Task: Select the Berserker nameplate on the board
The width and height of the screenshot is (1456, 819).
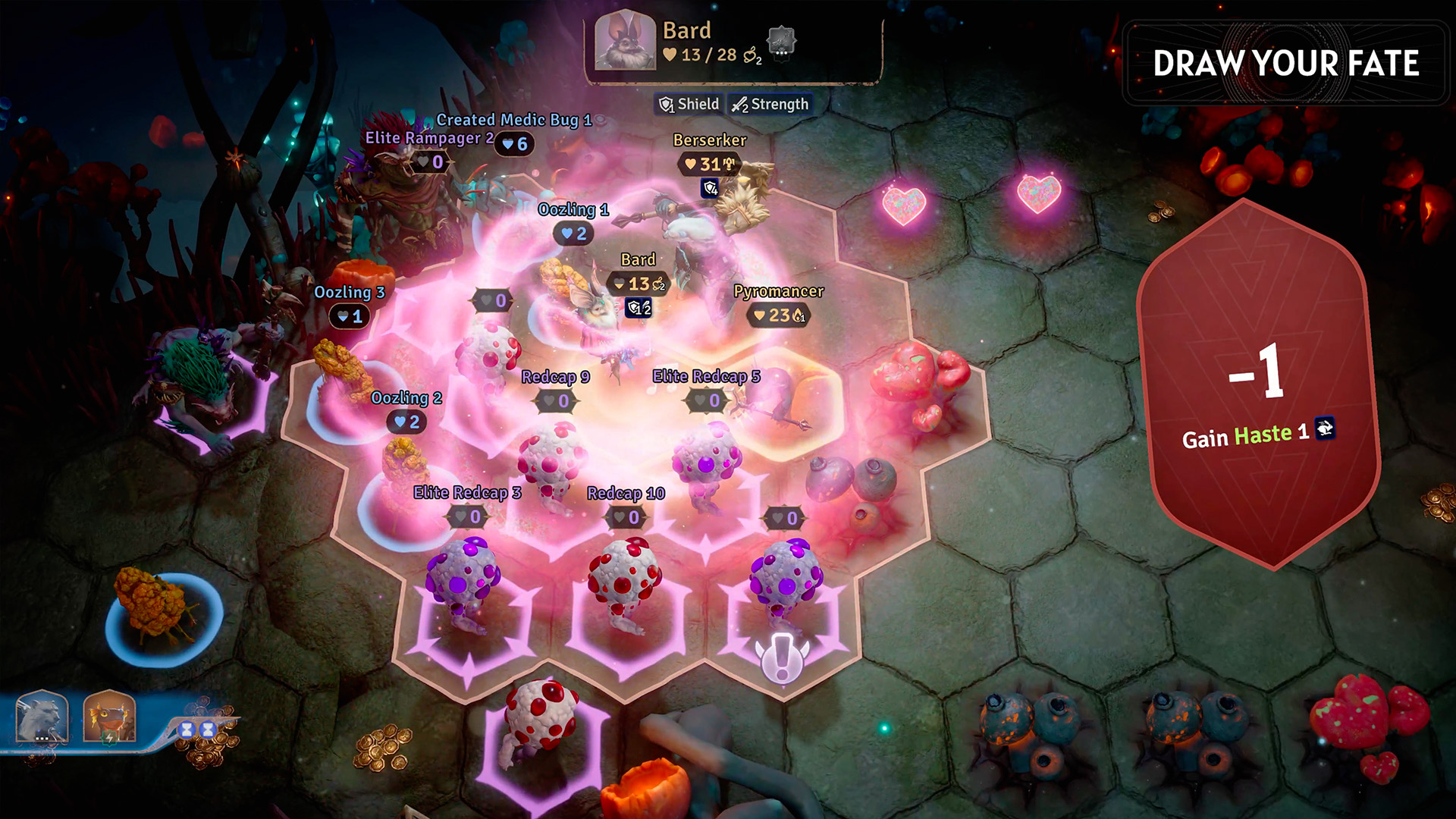Action: point(710,140)
